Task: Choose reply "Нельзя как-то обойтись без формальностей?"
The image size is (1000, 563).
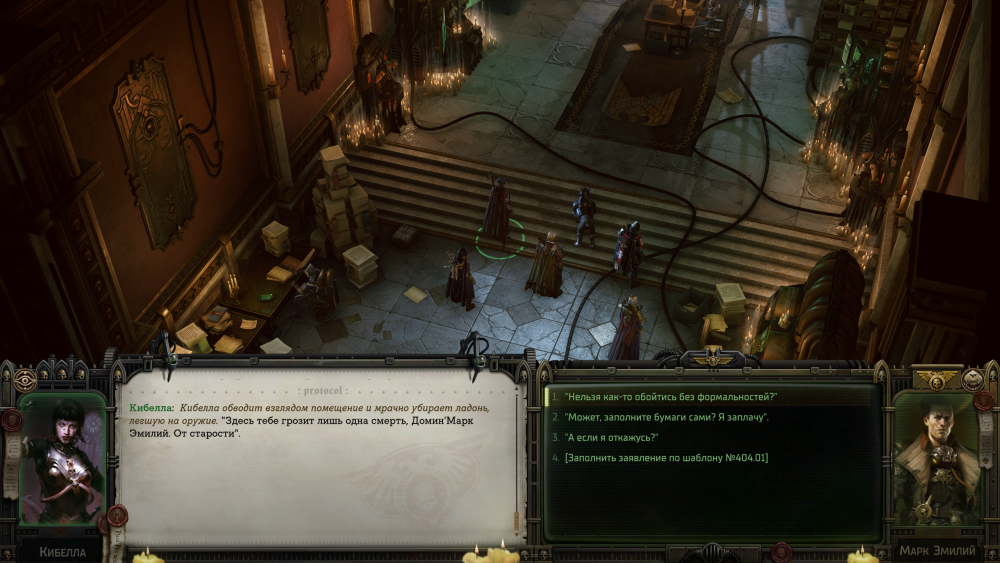Action: point(671,397)
